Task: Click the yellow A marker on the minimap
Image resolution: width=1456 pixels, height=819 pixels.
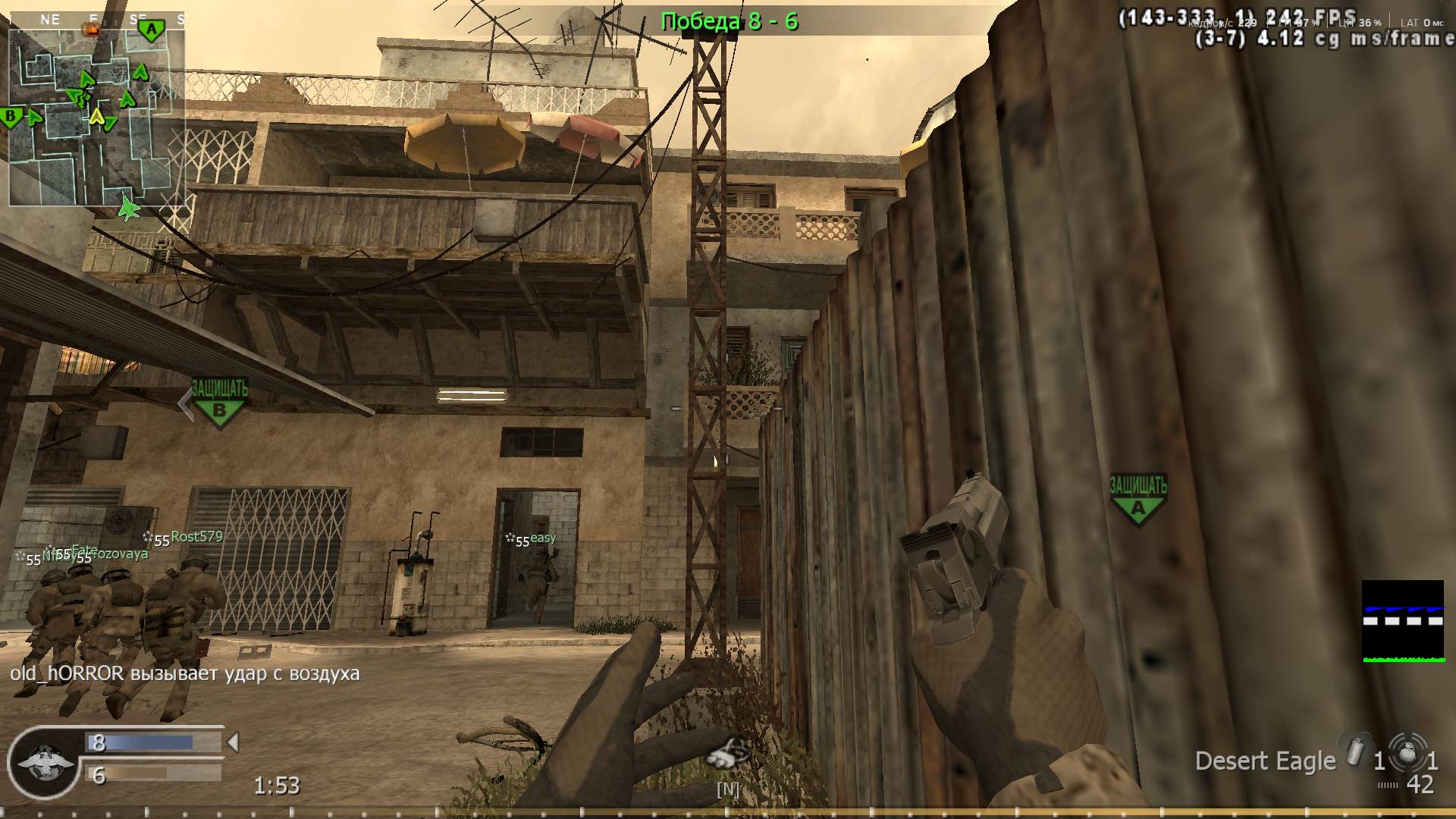Action: coord(97,118)
